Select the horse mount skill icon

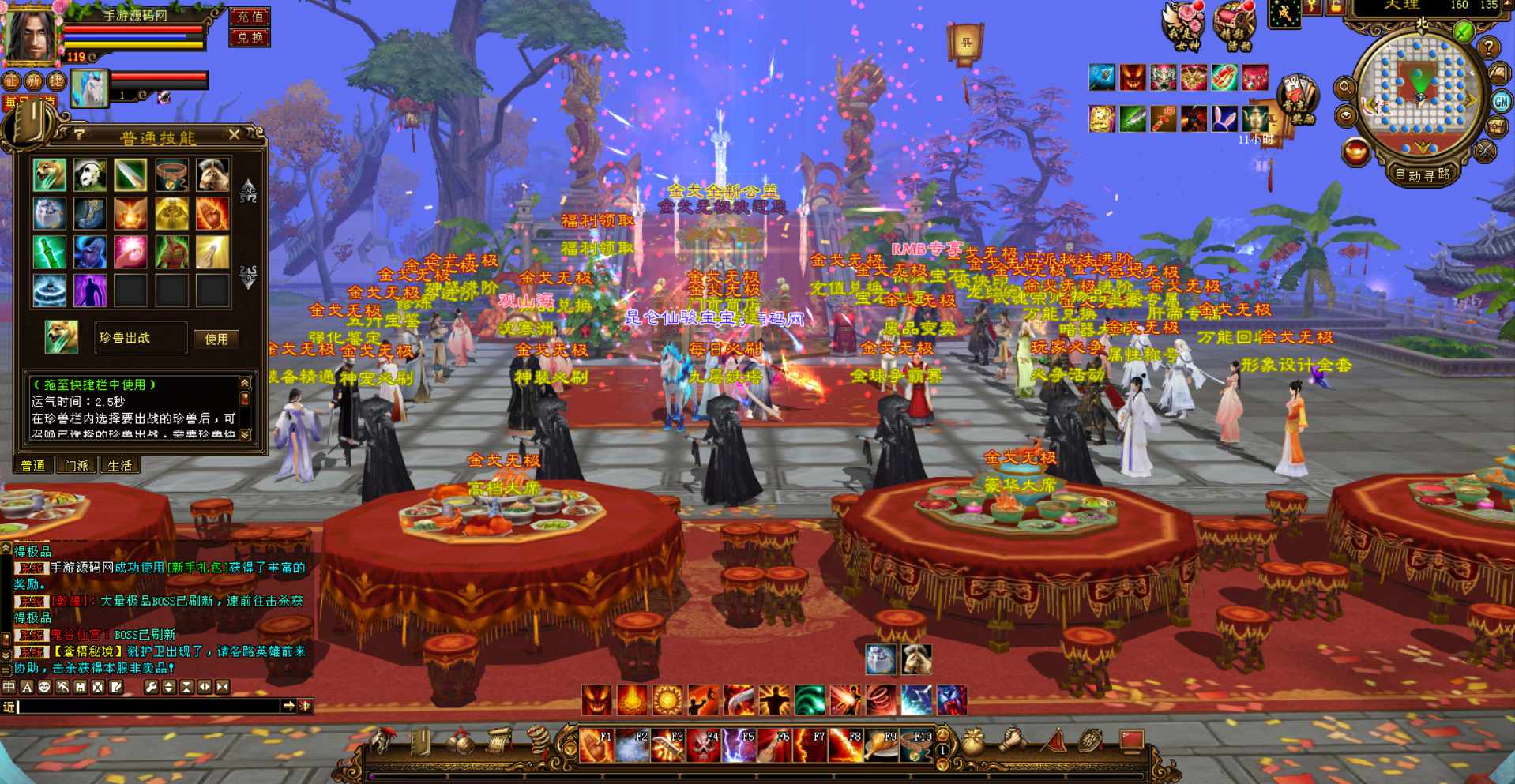coord(212,175)
